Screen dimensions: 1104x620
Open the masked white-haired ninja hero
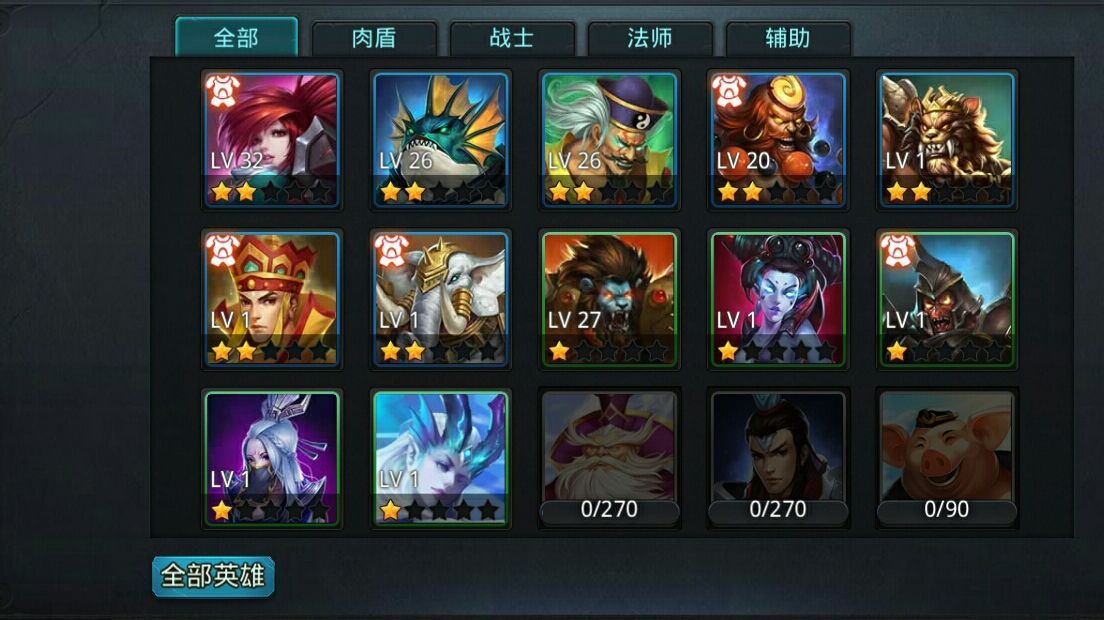click(x=272, y=458)
